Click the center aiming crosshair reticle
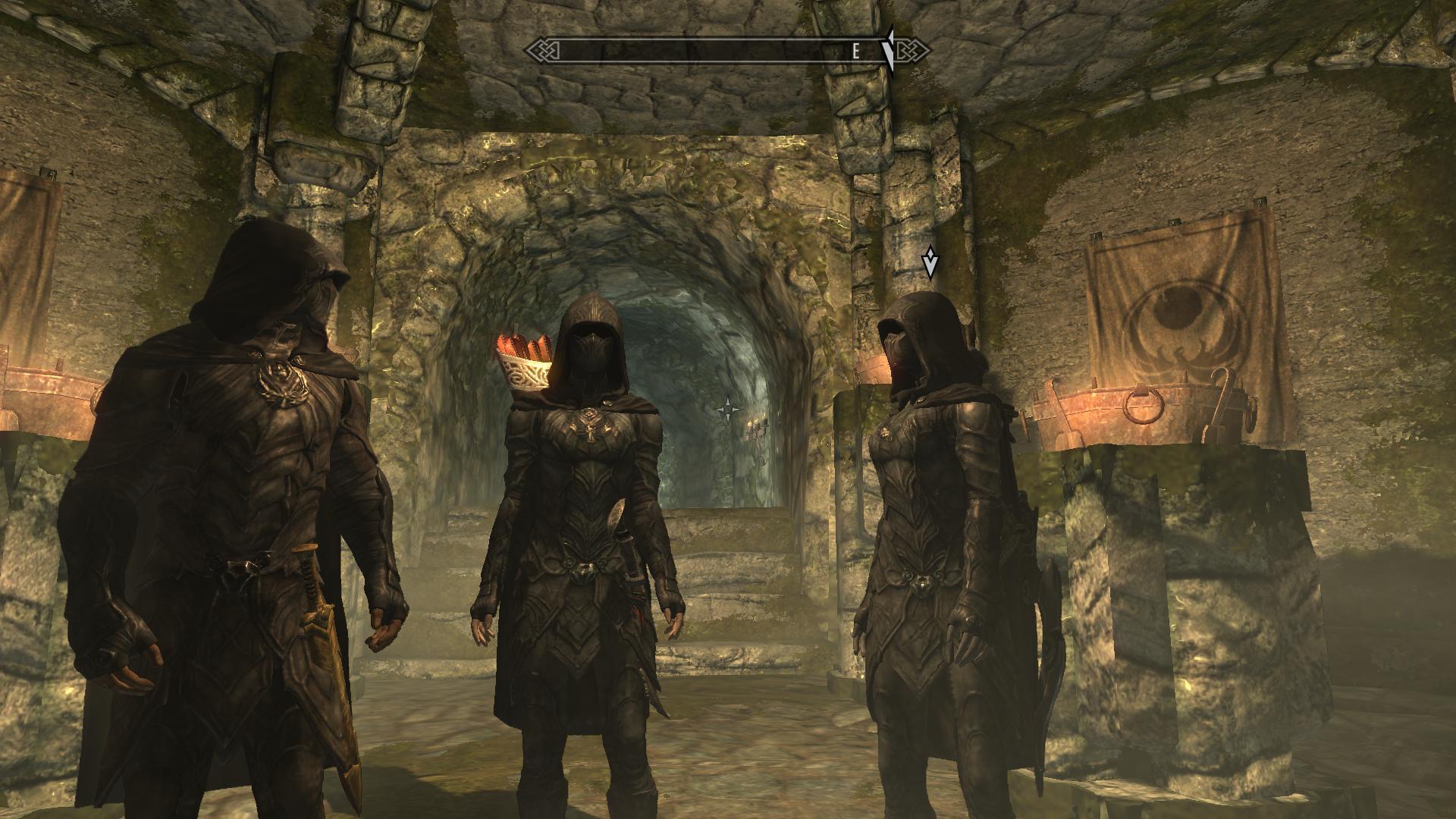1456x819 pixels. click(x=728, y=409)
